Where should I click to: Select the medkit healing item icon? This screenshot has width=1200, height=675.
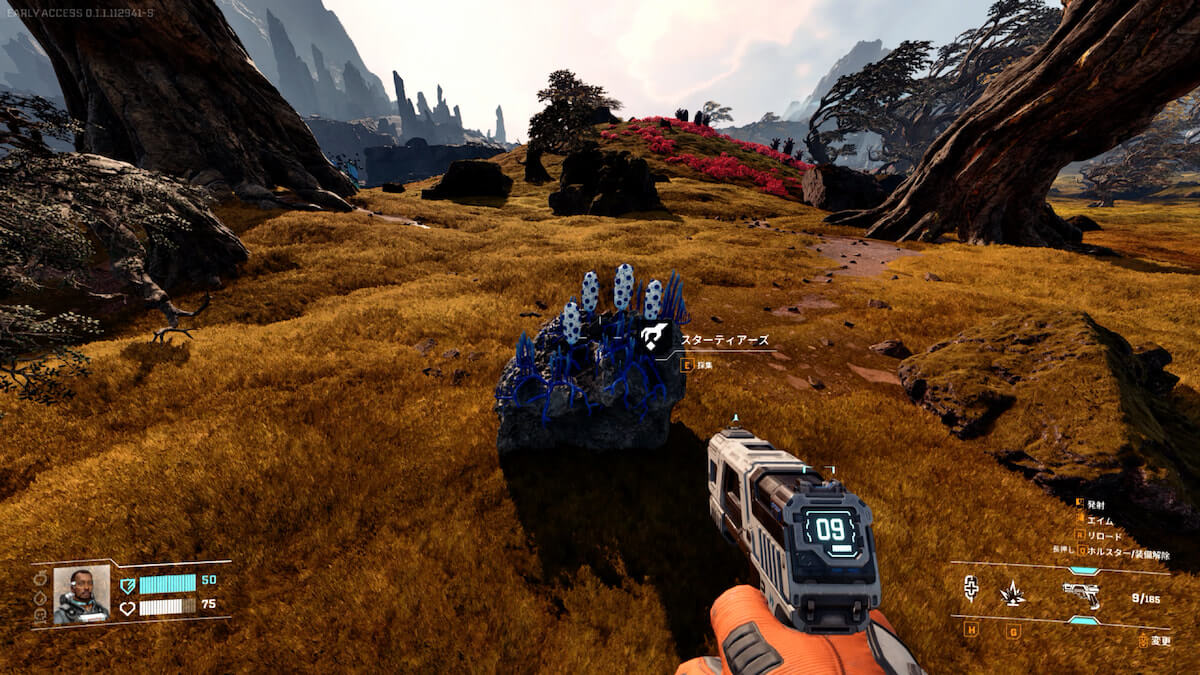tap(970, 590)
